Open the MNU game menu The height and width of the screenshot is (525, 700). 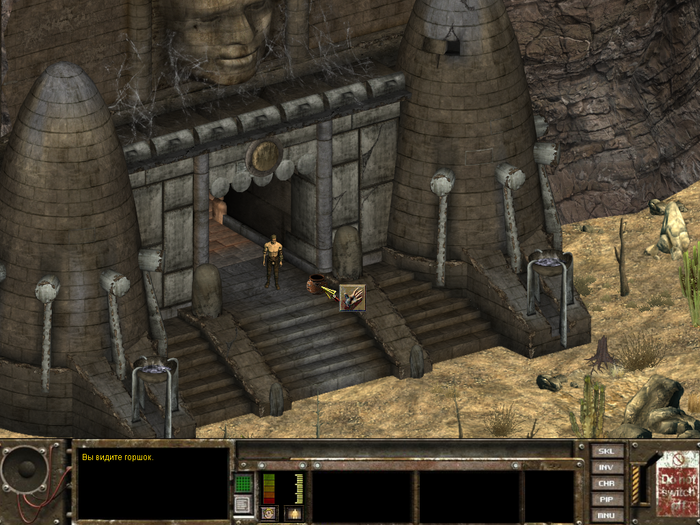pyautogui.click(x=607, y=514)
